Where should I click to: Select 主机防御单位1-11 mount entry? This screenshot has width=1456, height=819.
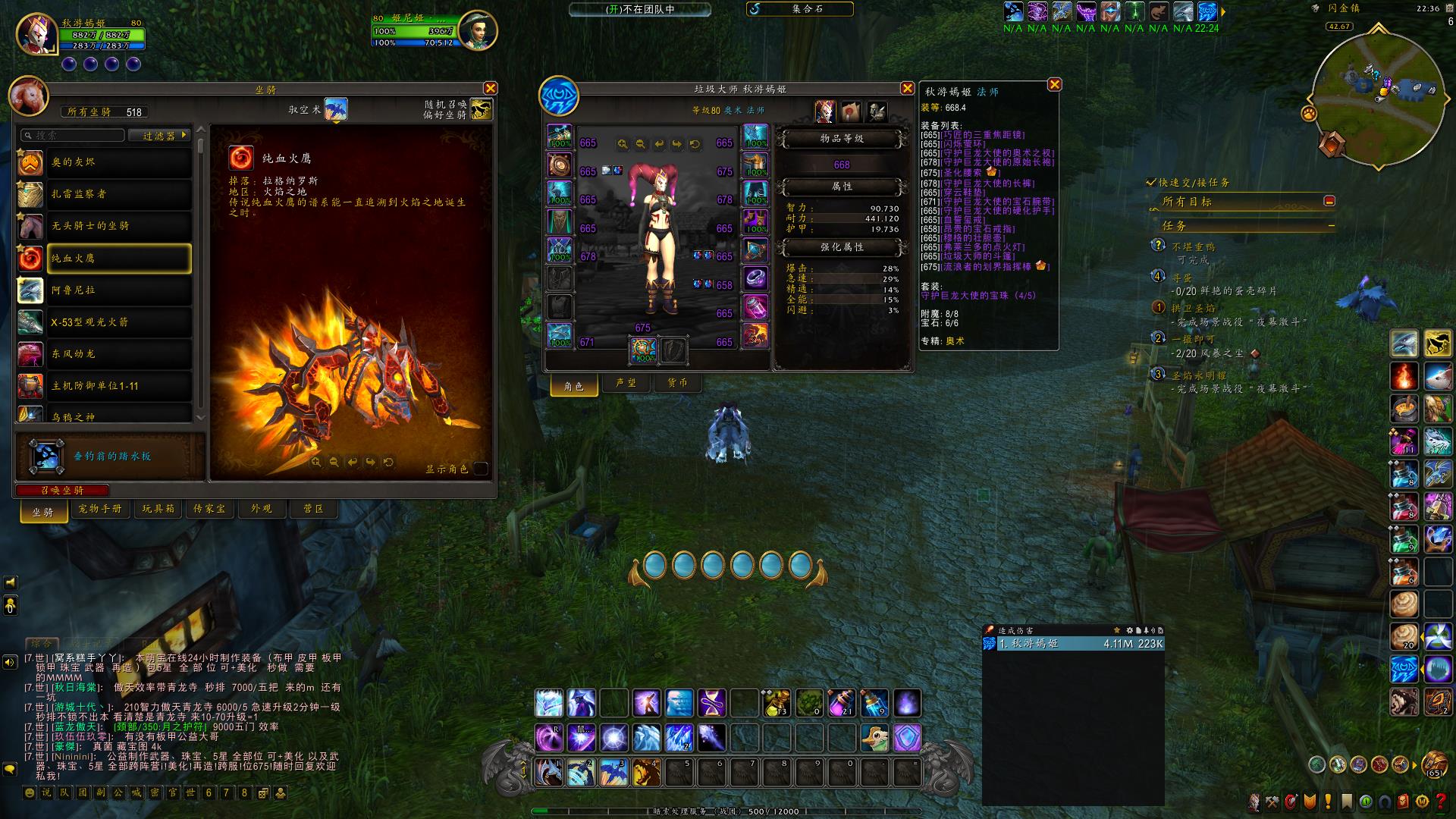coord(118,386)
